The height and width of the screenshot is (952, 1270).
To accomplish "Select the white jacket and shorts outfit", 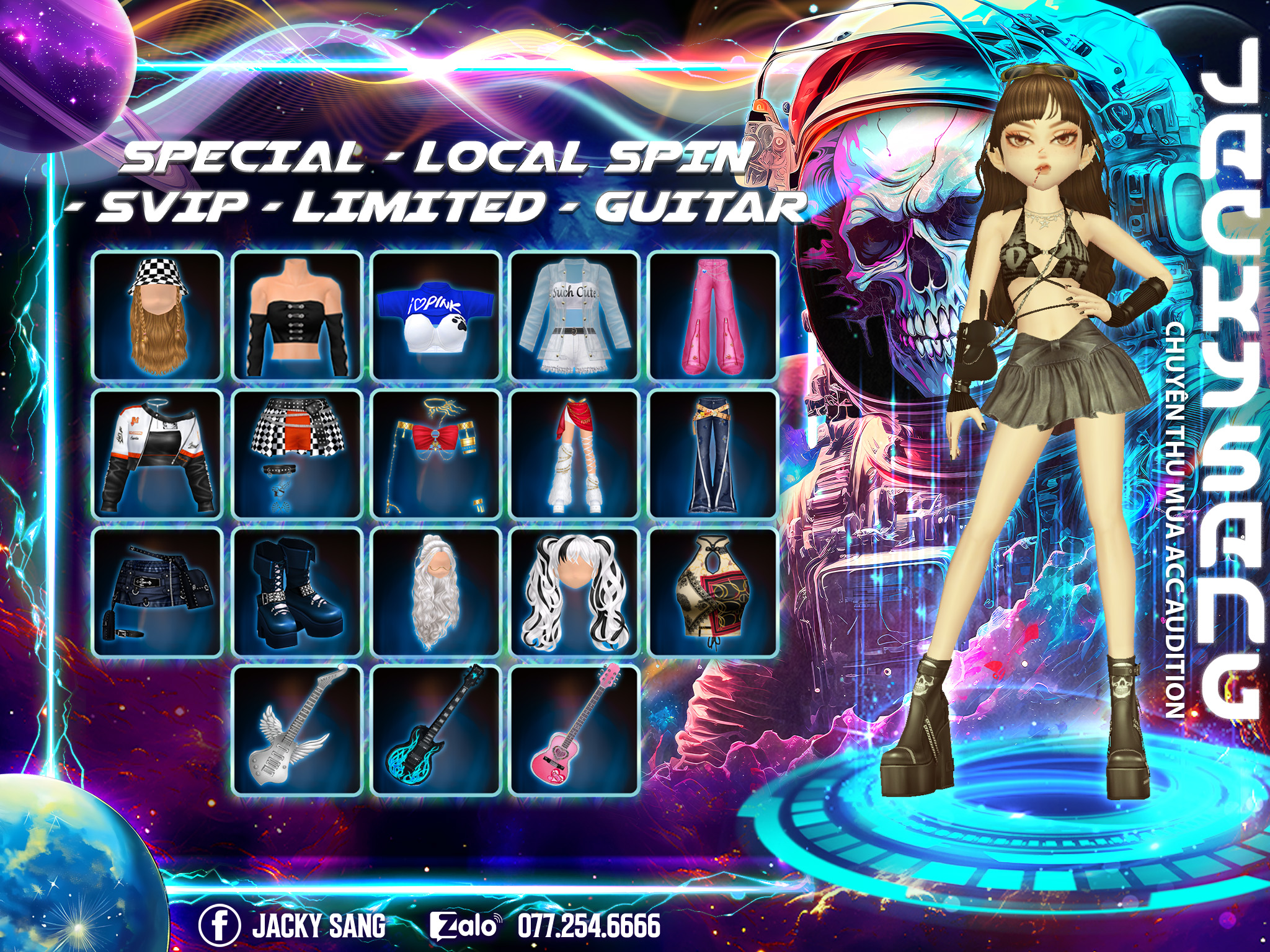I will tap(575, 316).
